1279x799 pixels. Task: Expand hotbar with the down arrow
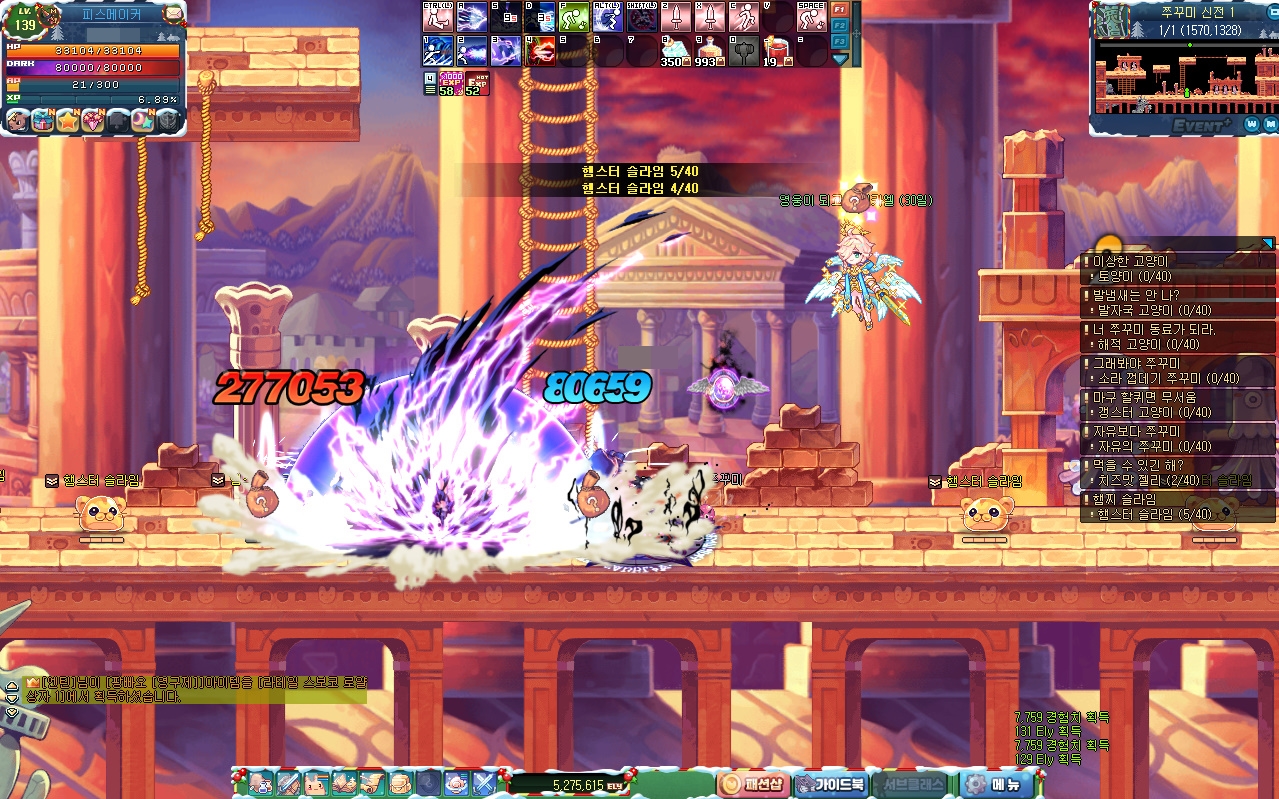(x=839, y=59)
